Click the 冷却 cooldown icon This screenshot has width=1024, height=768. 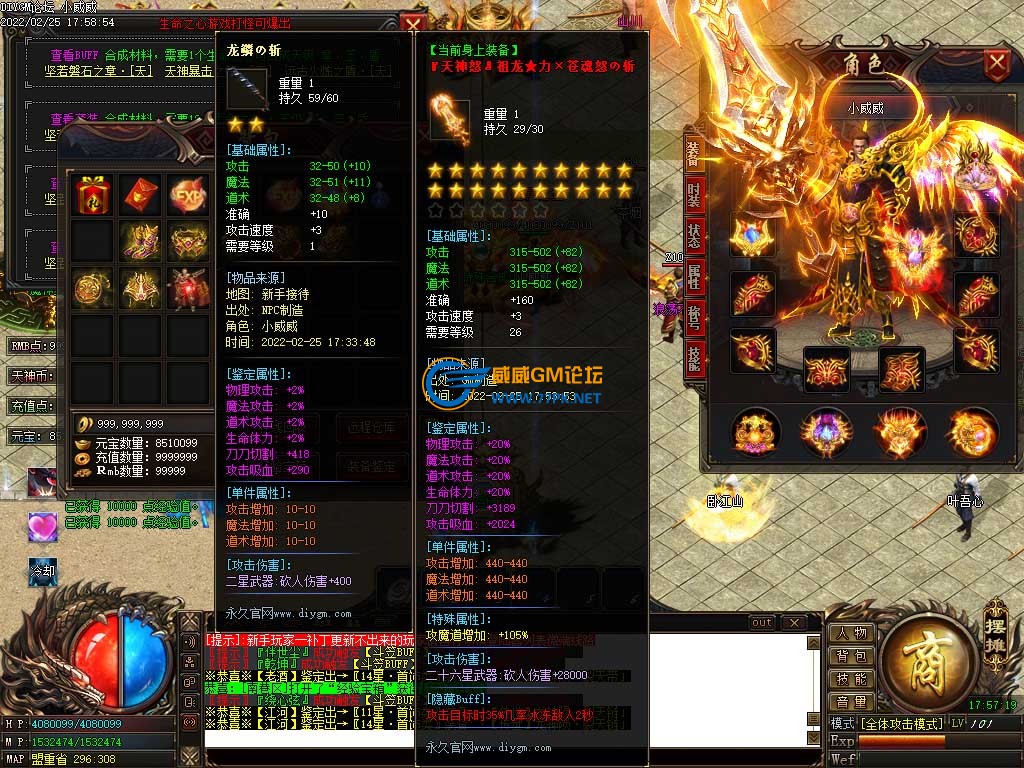(43, 572)
